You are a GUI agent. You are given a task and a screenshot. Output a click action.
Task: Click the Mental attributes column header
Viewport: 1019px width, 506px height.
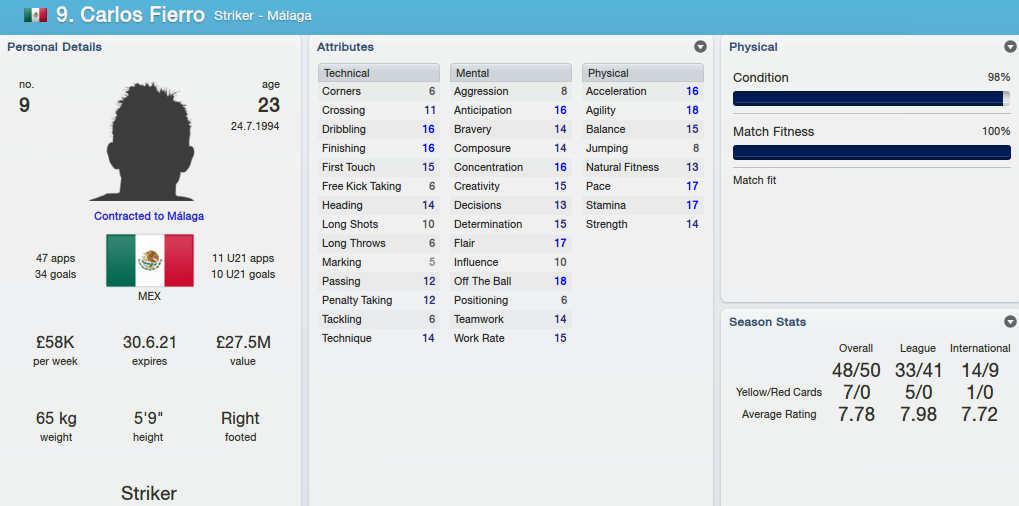click(x=510, y=73)
